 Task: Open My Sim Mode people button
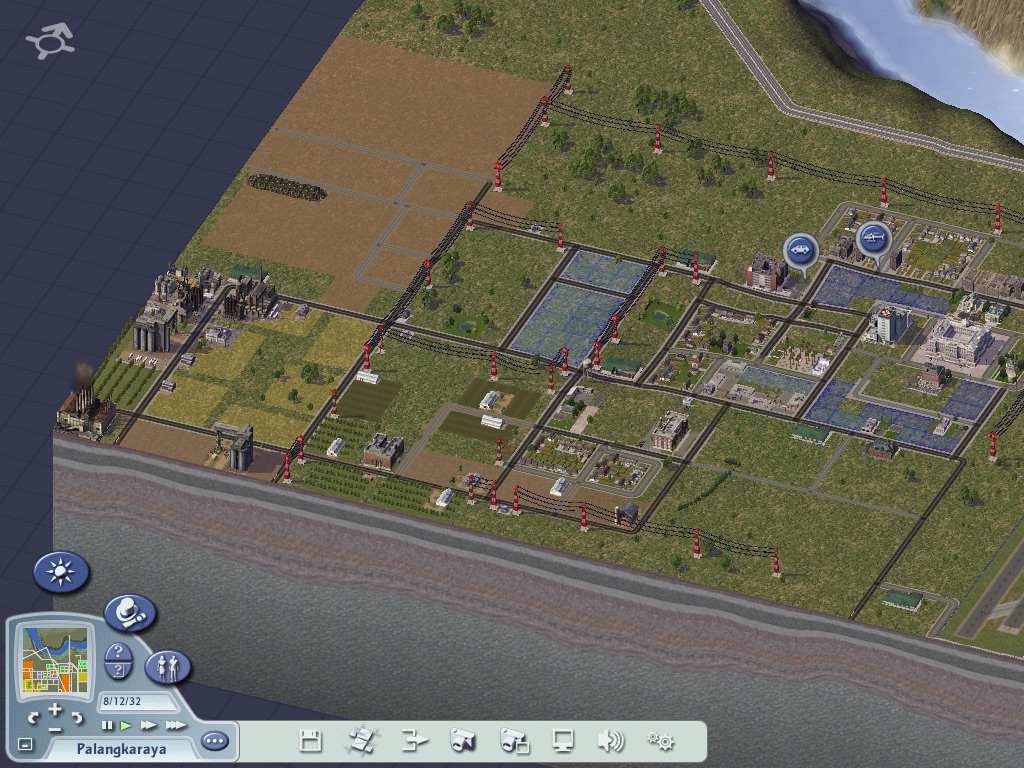[167, 667]
